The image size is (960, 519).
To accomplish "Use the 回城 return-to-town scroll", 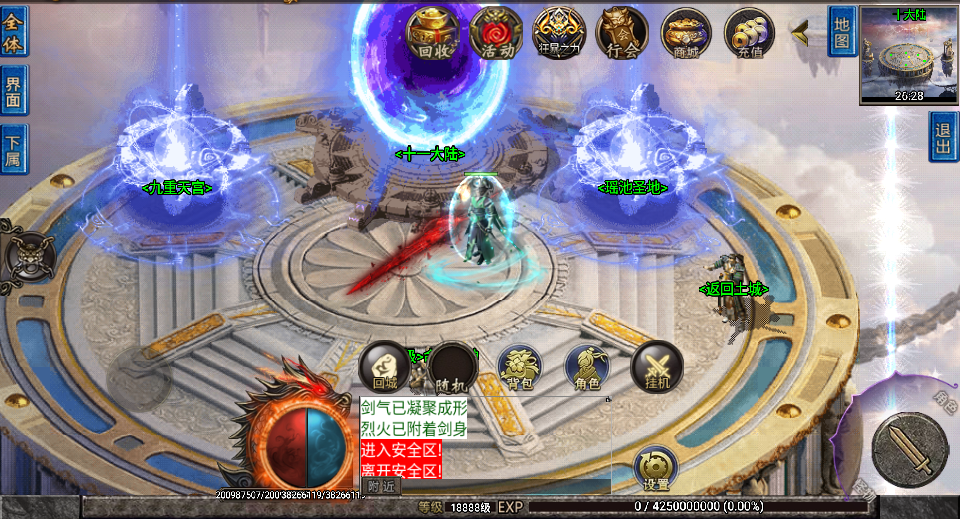I will pos(384,367).
